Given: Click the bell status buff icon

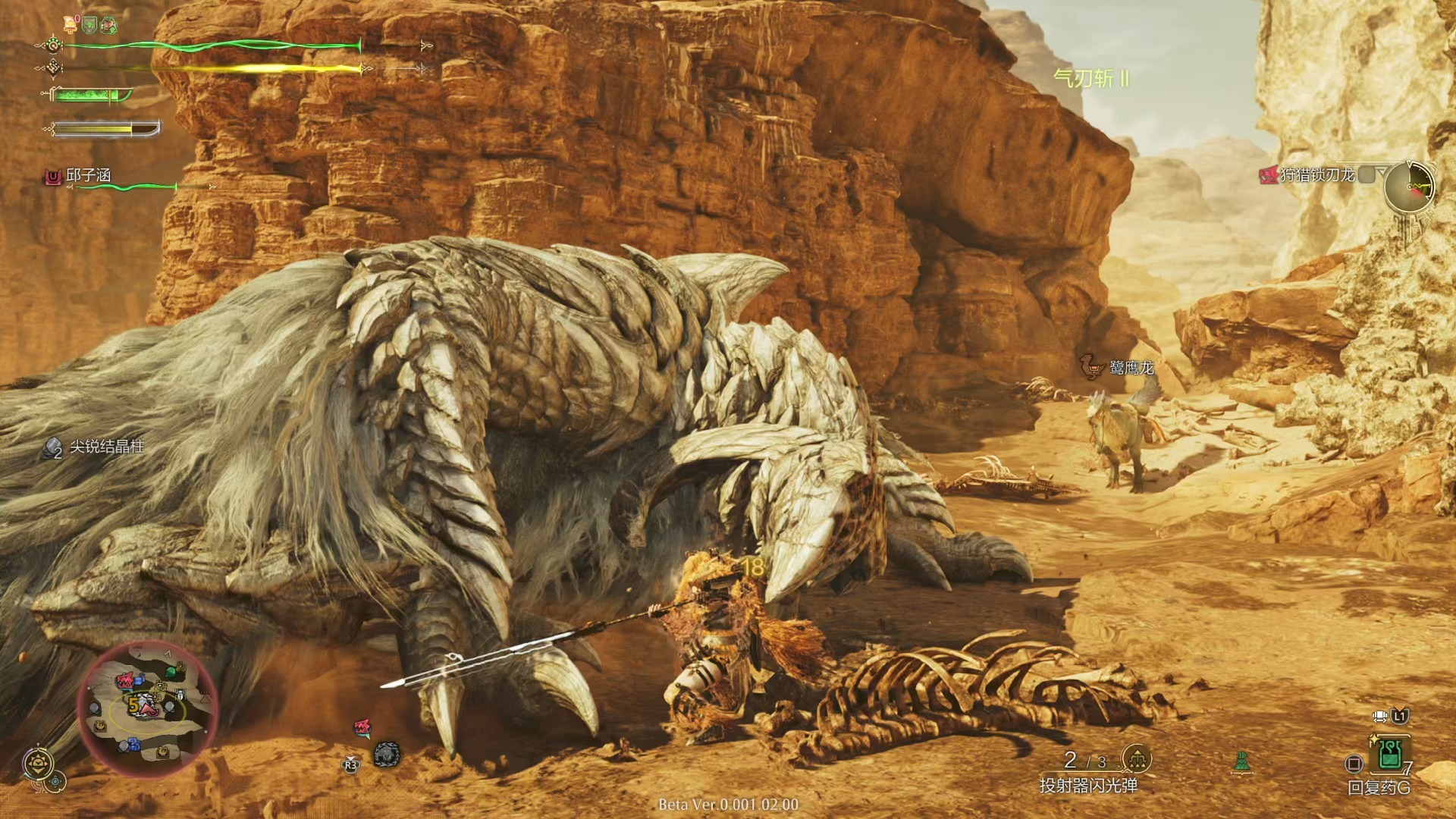Looking at the screenshot, I should 71,24.
